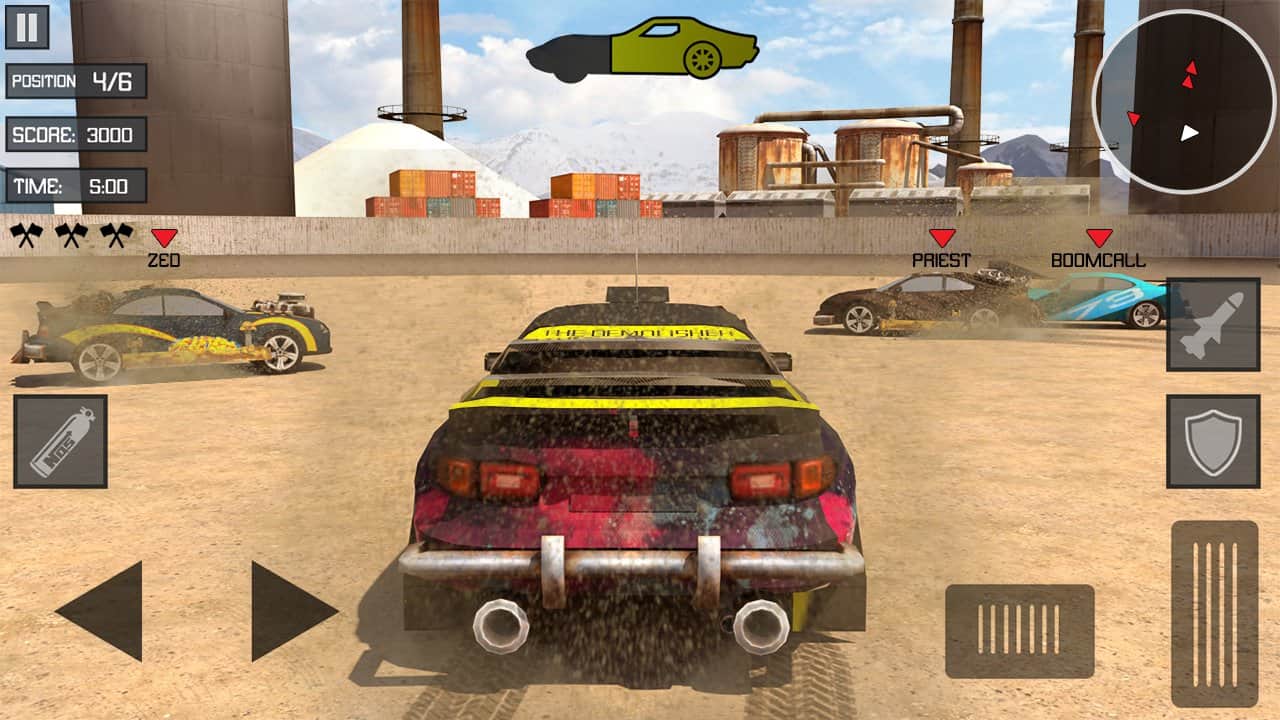Image resolution: width=1280 pixels, height=720 pixels.
Task: Click the TIME 5:00 display
Action: [x=78, y=185]
